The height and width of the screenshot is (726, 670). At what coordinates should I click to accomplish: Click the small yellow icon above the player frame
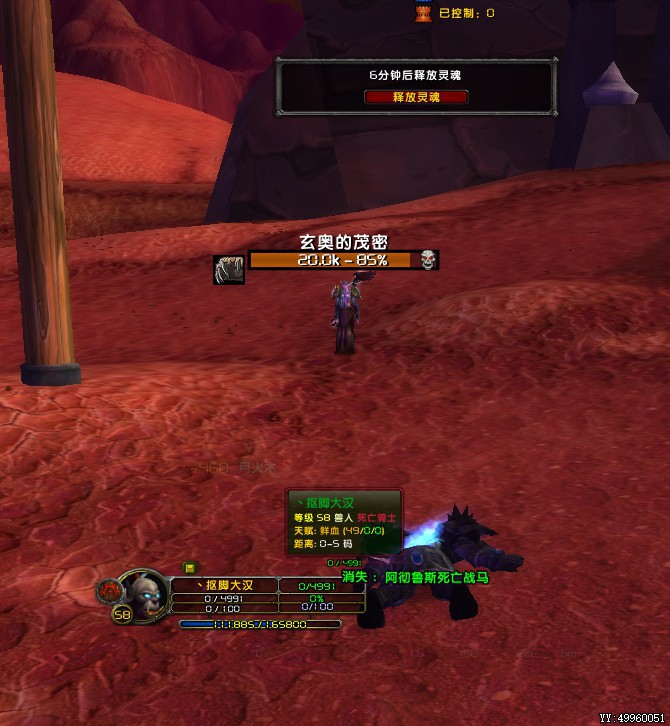pyautogui.click(x=189, y=568)
